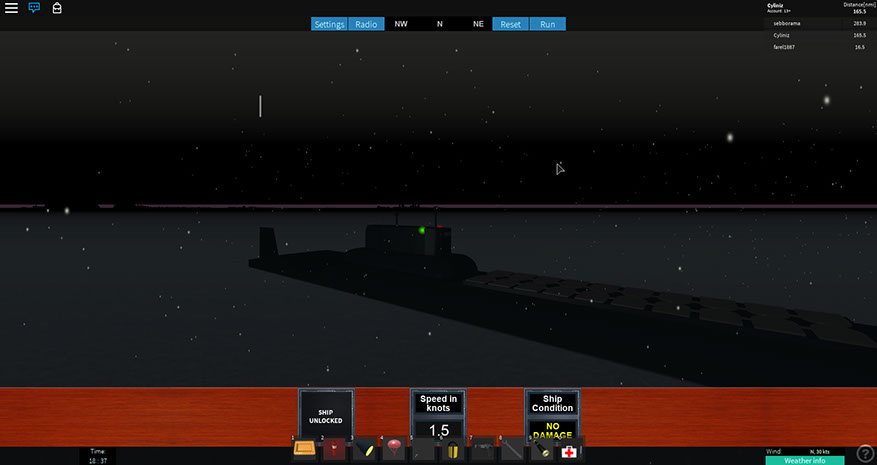This screenshot has width=877, height=465.
Task: Select player sebborama in the leaderboard
Action: (x=788, y=23)
